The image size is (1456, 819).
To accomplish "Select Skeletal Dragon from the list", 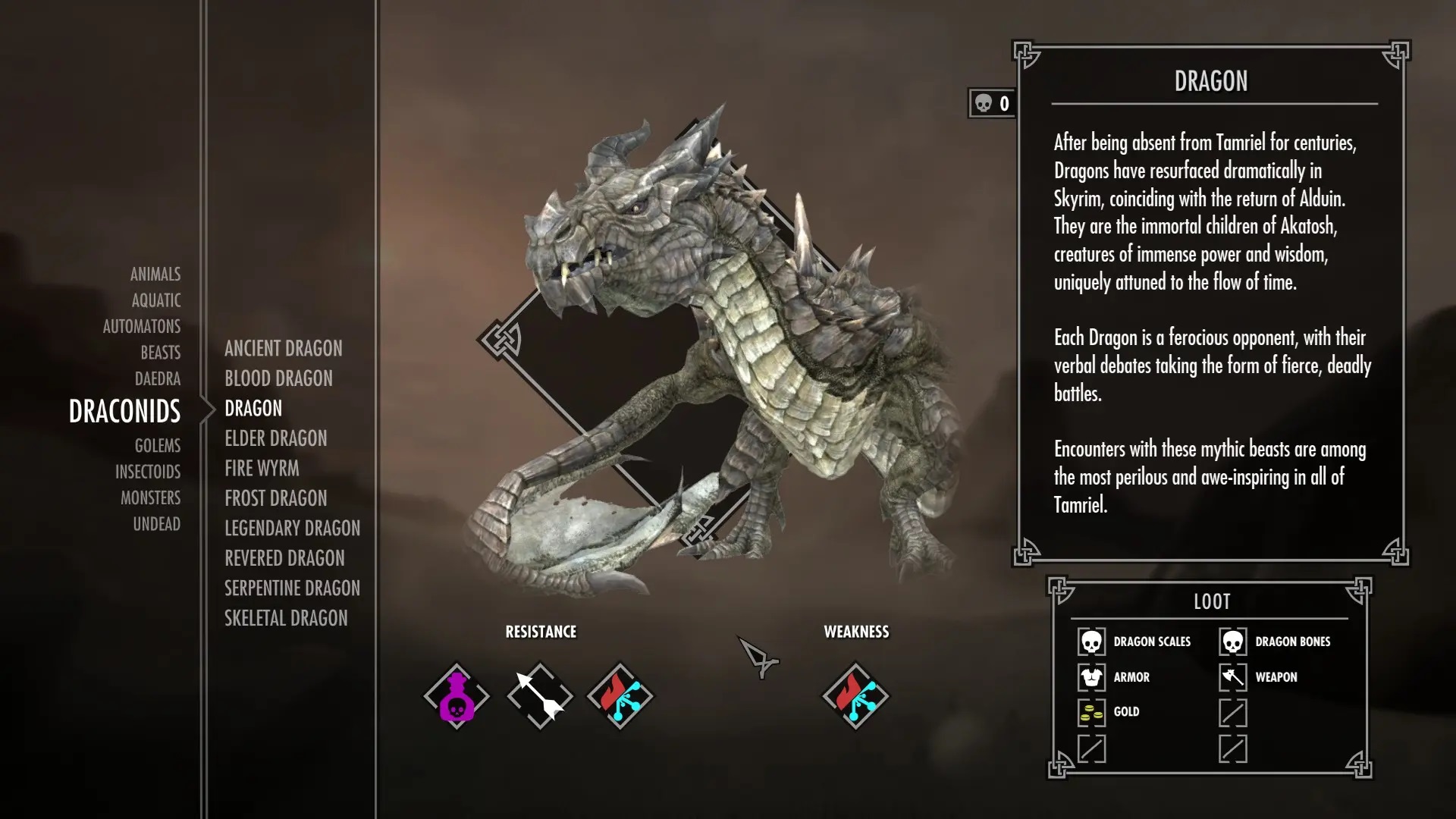I will pos(286,618).
